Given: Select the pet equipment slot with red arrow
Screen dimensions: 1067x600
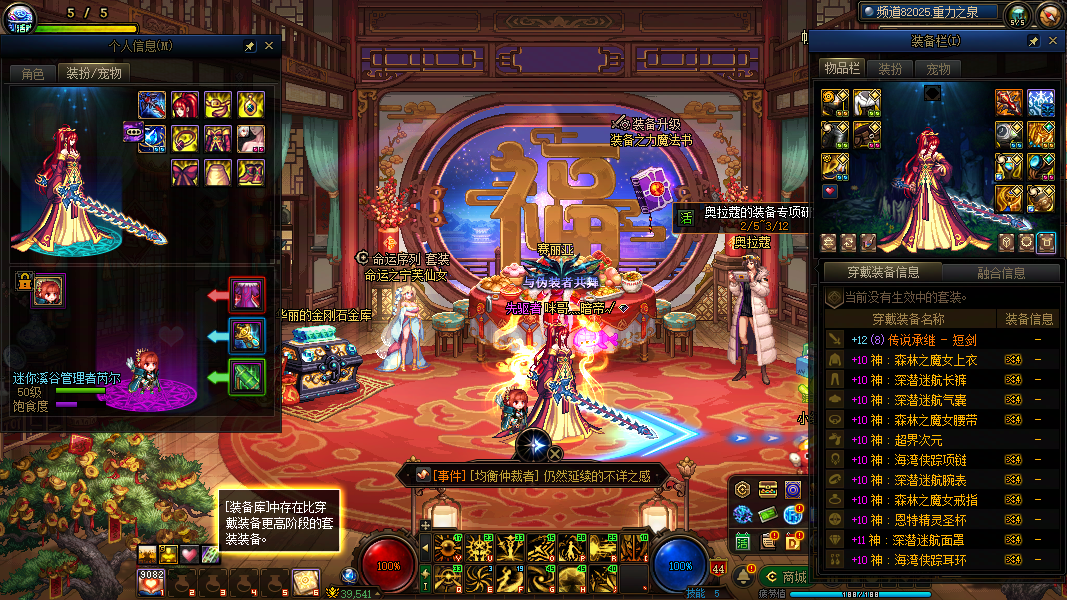Looking at the screenshot, I should (246, 295).
